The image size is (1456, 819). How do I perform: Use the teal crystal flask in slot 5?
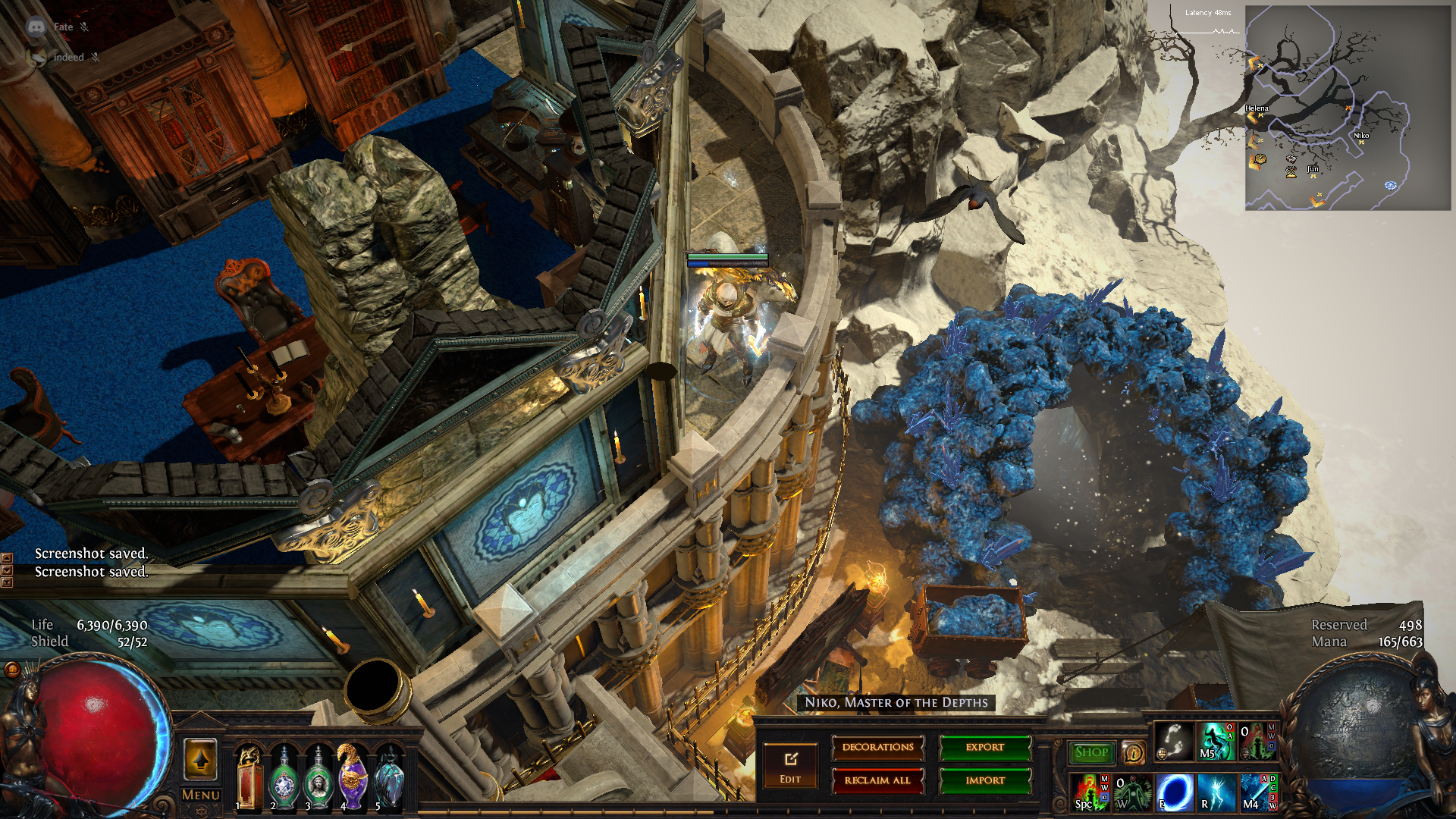[388, 779]
